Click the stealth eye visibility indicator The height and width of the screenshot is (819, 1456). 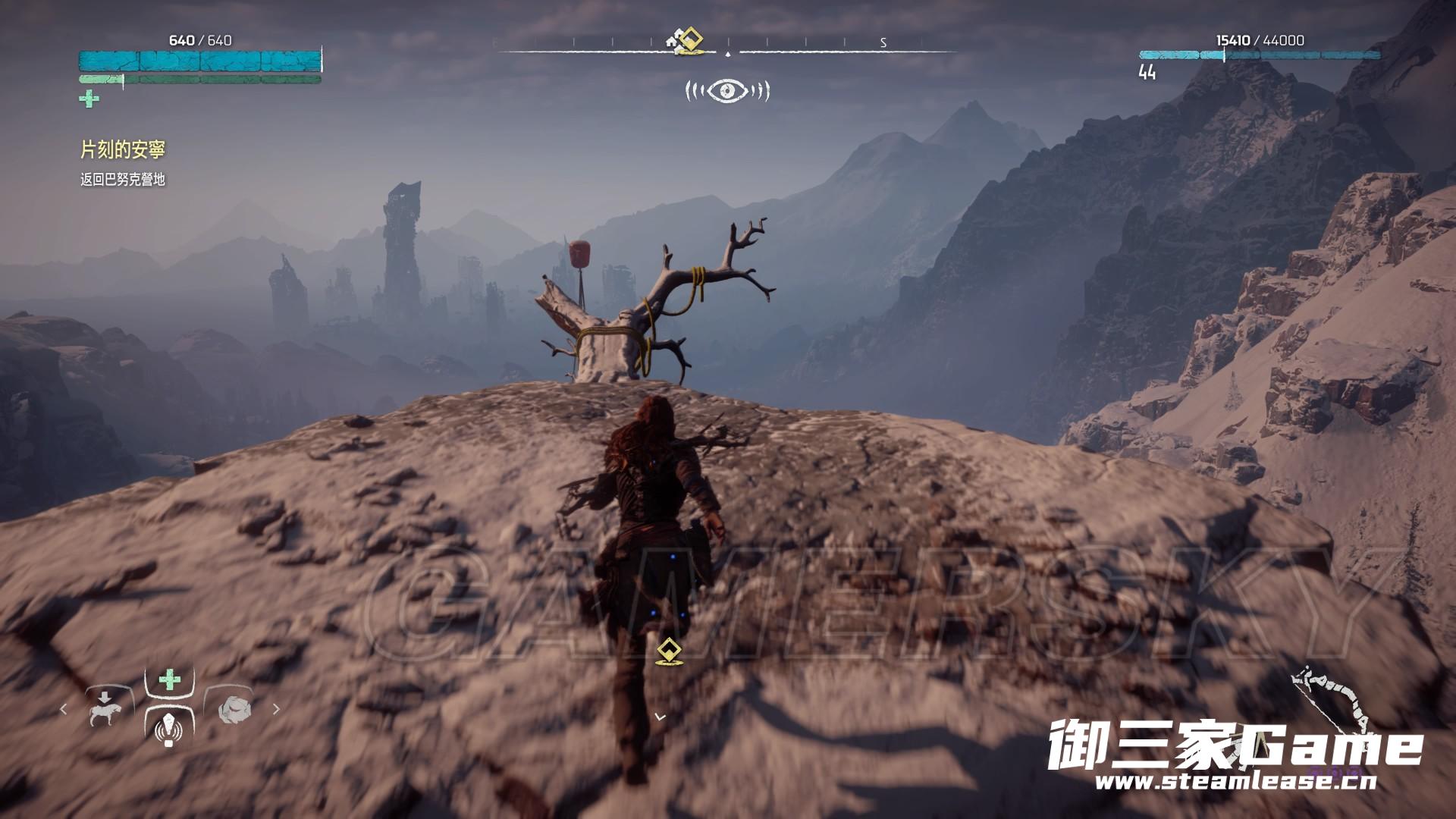[727, 92]
